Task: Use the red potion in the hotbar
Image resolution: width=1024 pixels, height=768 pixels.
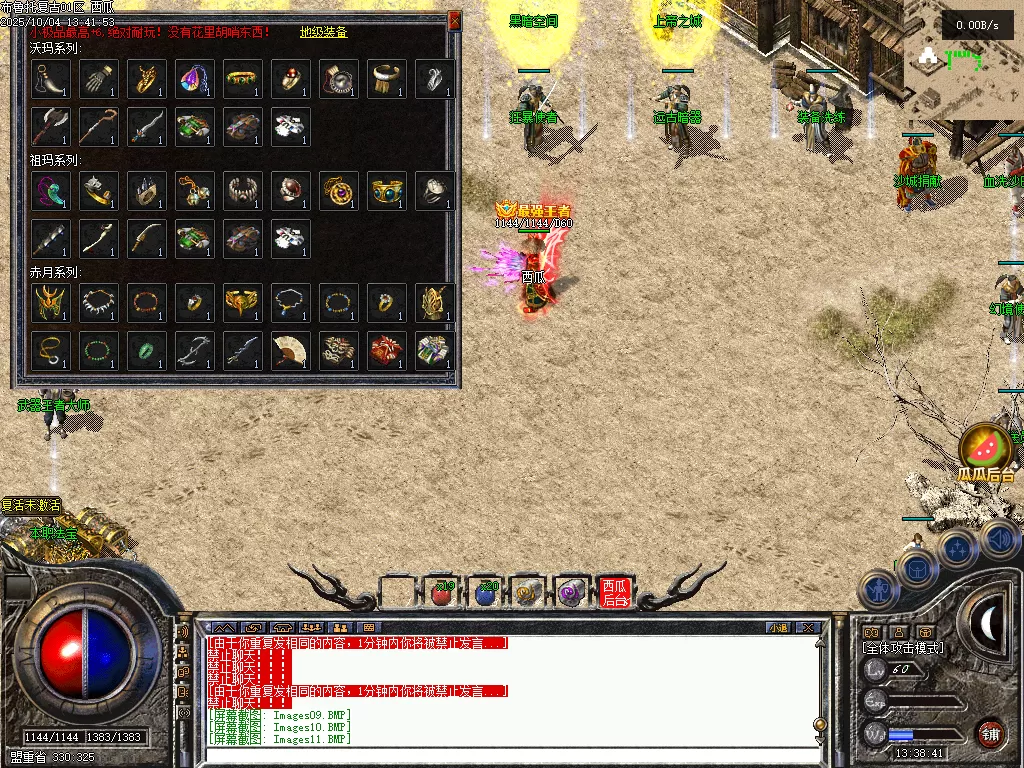Action: [441, 593]
